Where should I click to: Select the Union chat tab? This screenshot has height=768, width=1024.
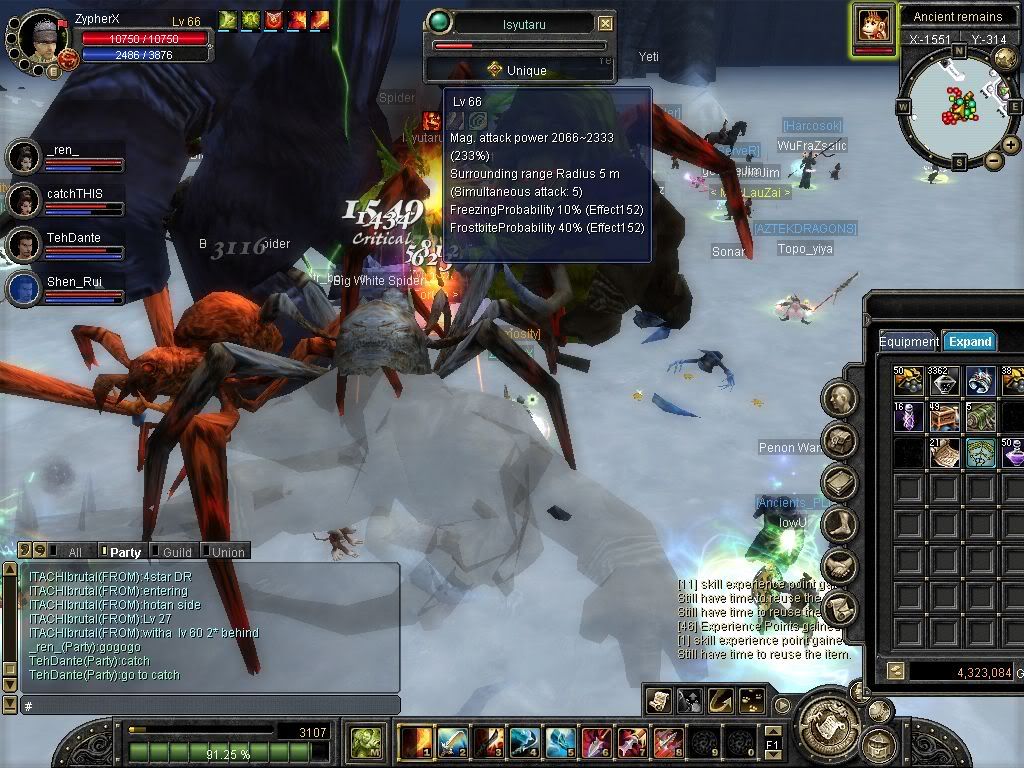[227, 551]
